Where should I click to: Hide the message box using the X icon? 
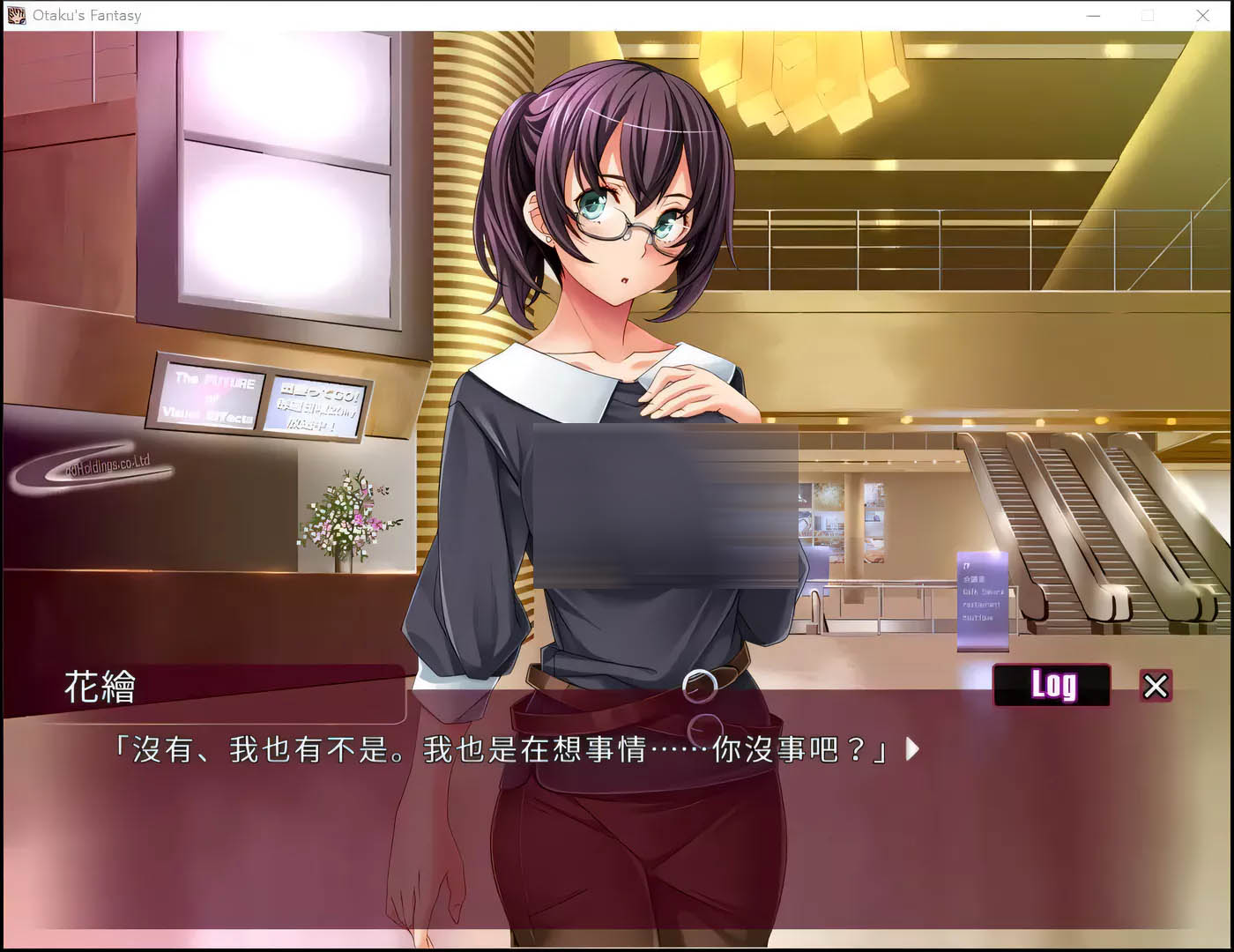[1156, 687]
